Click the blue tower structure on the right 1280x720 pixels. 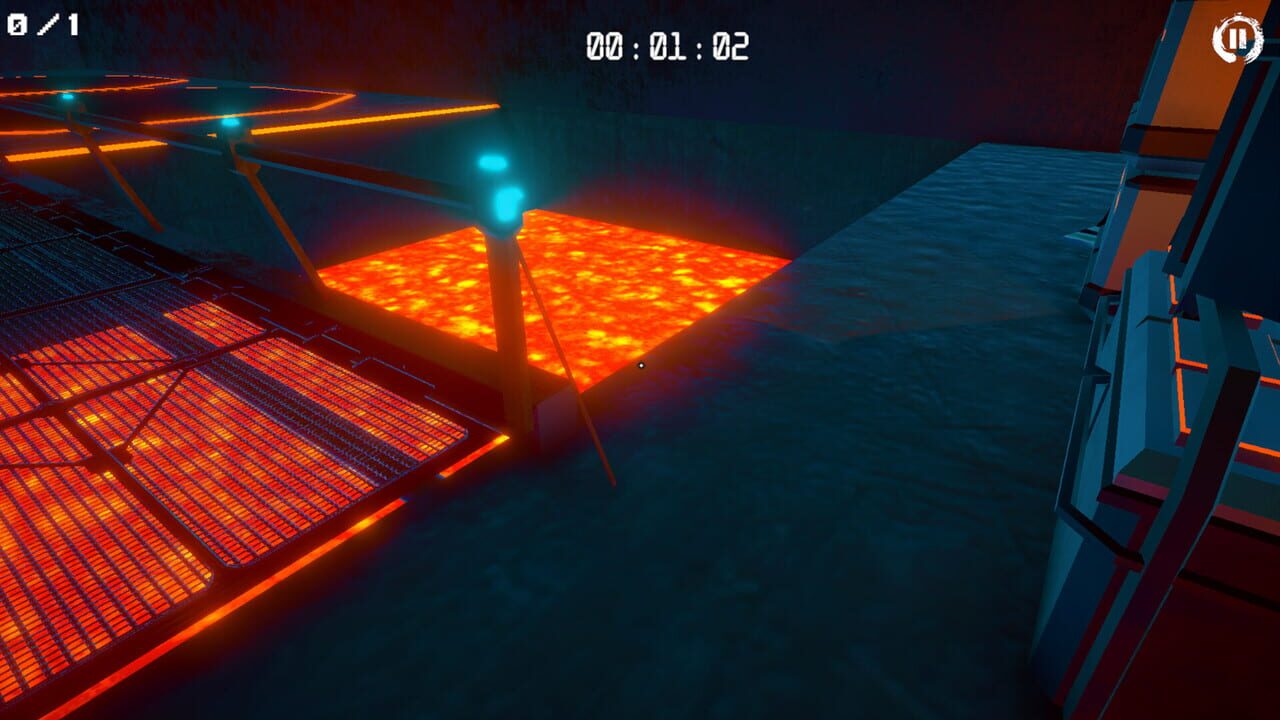click(1160, 400)
